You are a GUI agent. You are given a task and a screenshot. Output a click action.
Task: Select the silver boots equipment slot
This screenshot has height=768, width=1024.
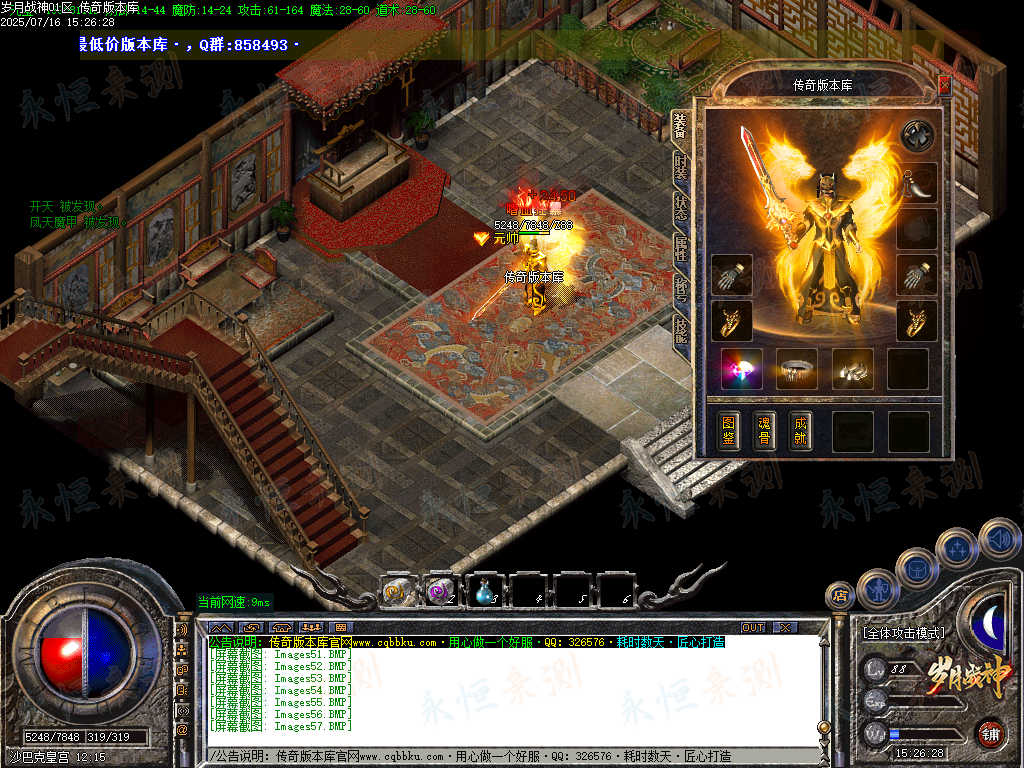(x=852, y=369)
